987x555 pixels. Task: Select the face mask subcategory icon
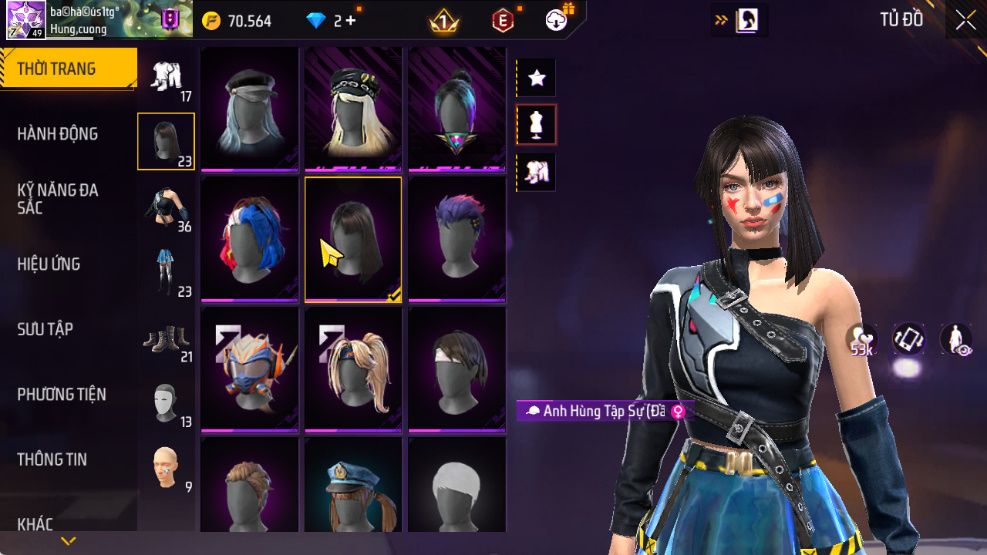165,402
